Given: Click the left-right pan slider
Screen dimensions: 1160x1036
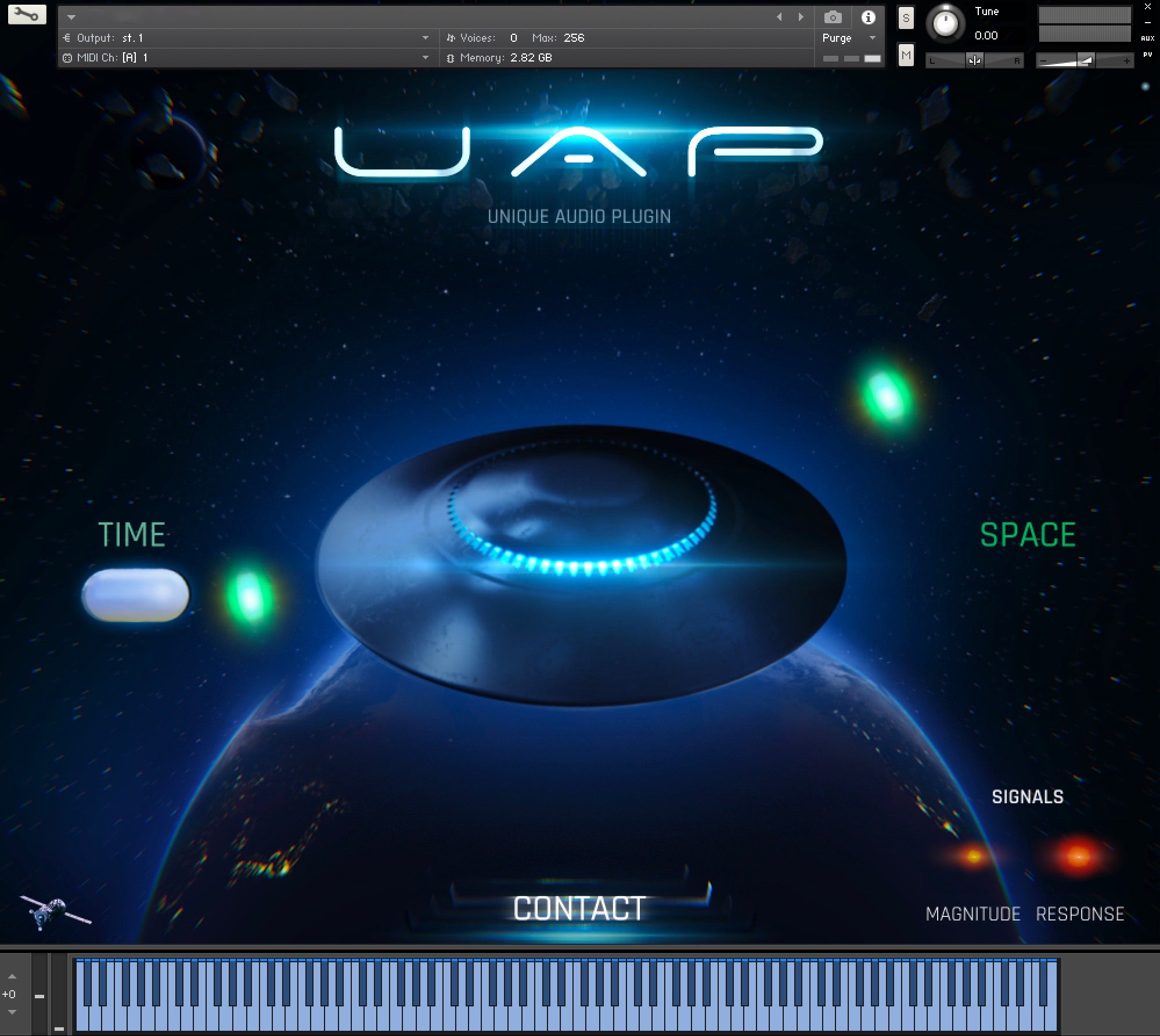Looking at the screenshot, I should click(x=974, y=60).
